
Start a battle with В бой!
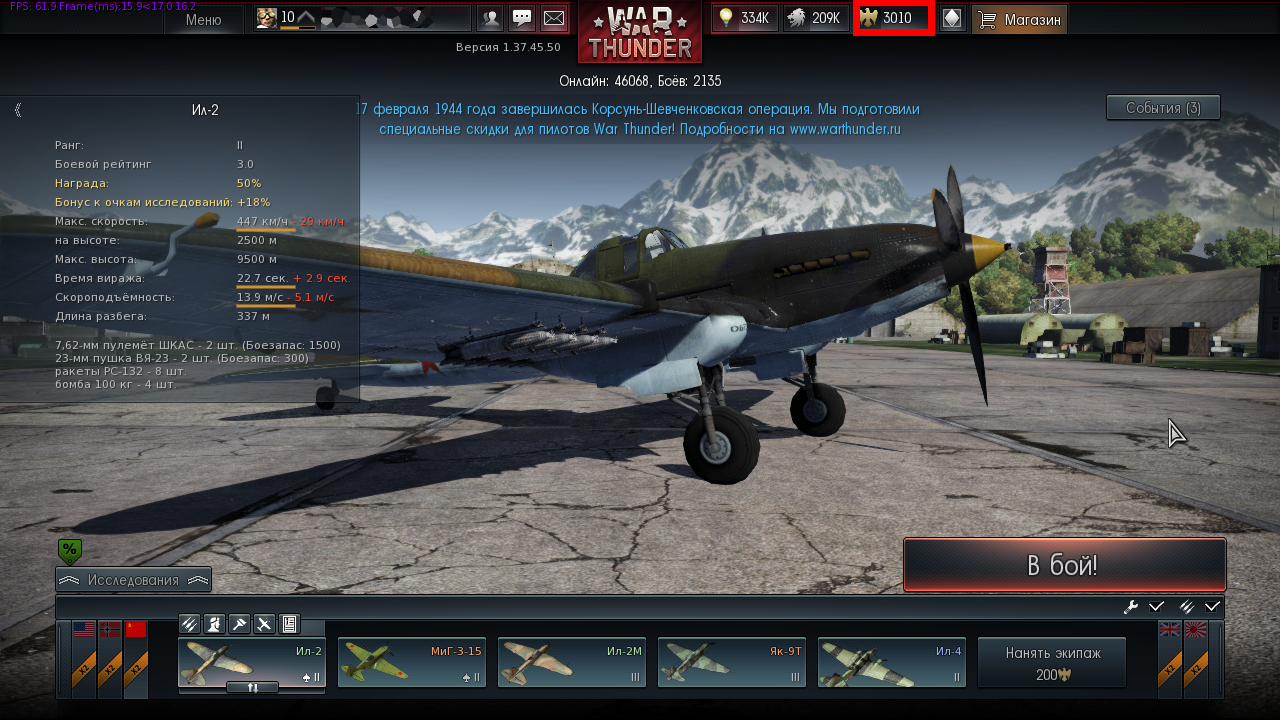[1064, 565]
